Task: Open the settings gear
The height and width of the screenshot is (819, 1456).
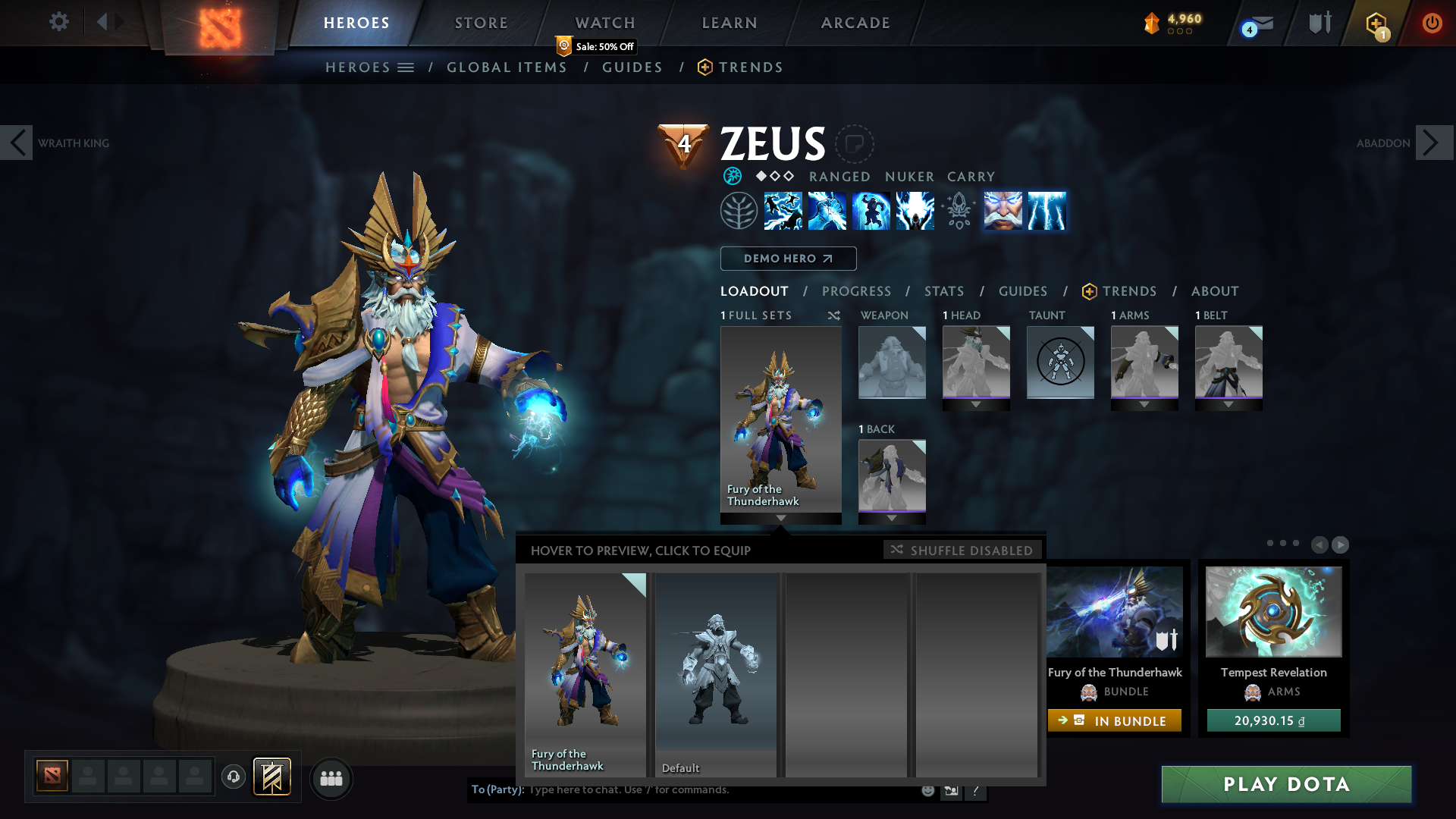Action: [58, 22]
